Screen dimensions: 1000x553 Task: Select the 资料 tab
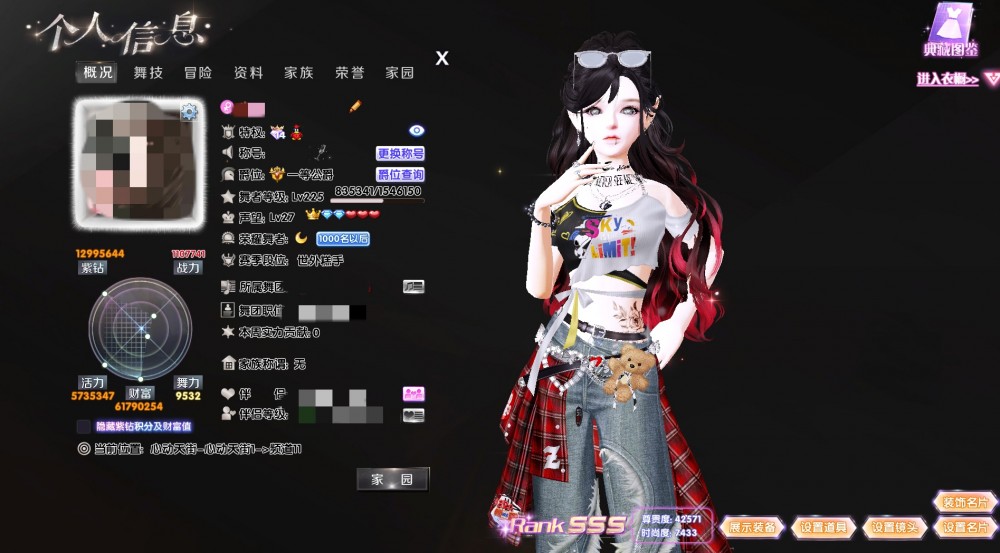(248, 73)
